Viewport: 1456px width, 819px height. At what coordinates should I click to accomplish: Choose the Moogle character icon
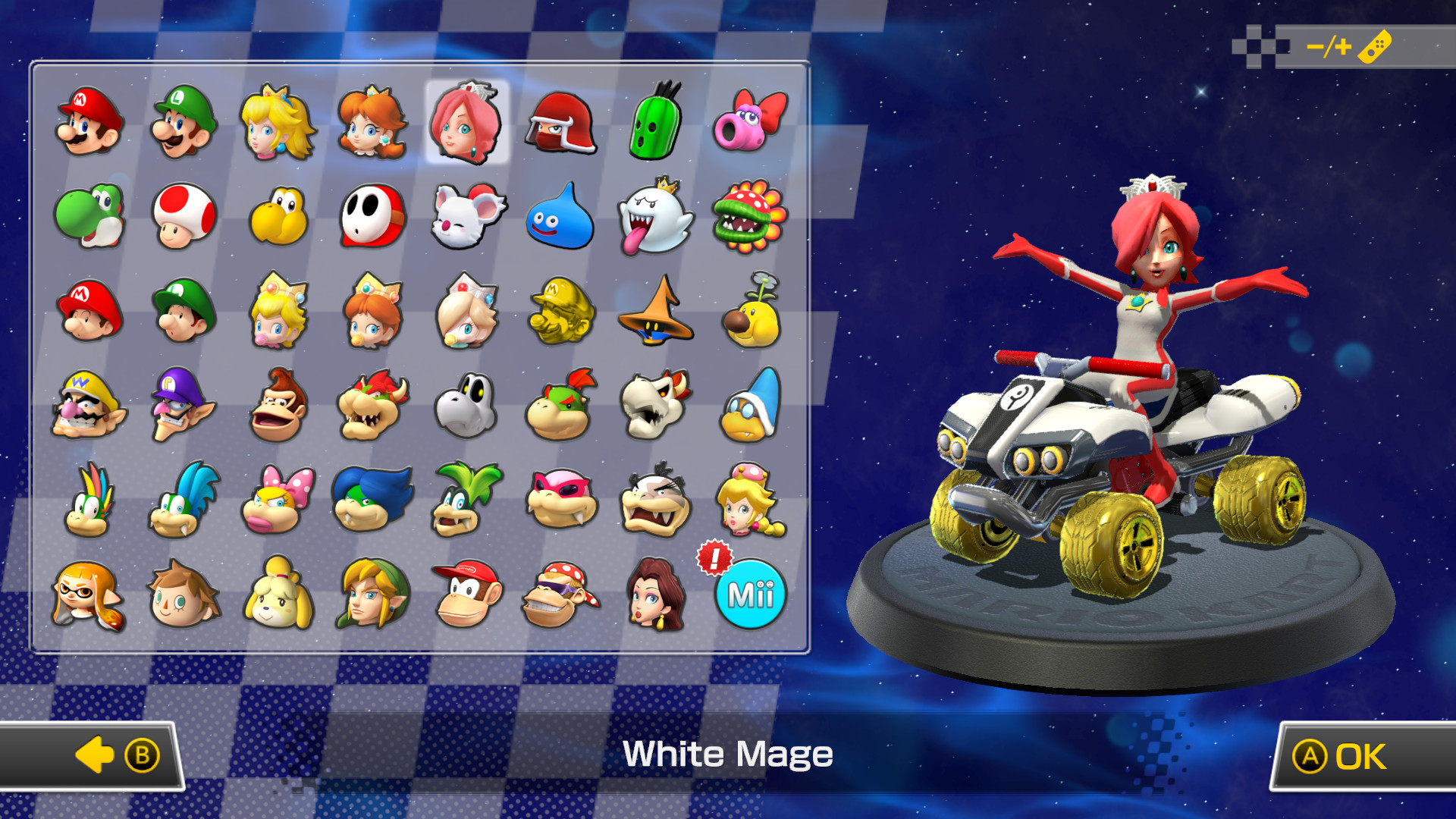(x=466, y=216)
